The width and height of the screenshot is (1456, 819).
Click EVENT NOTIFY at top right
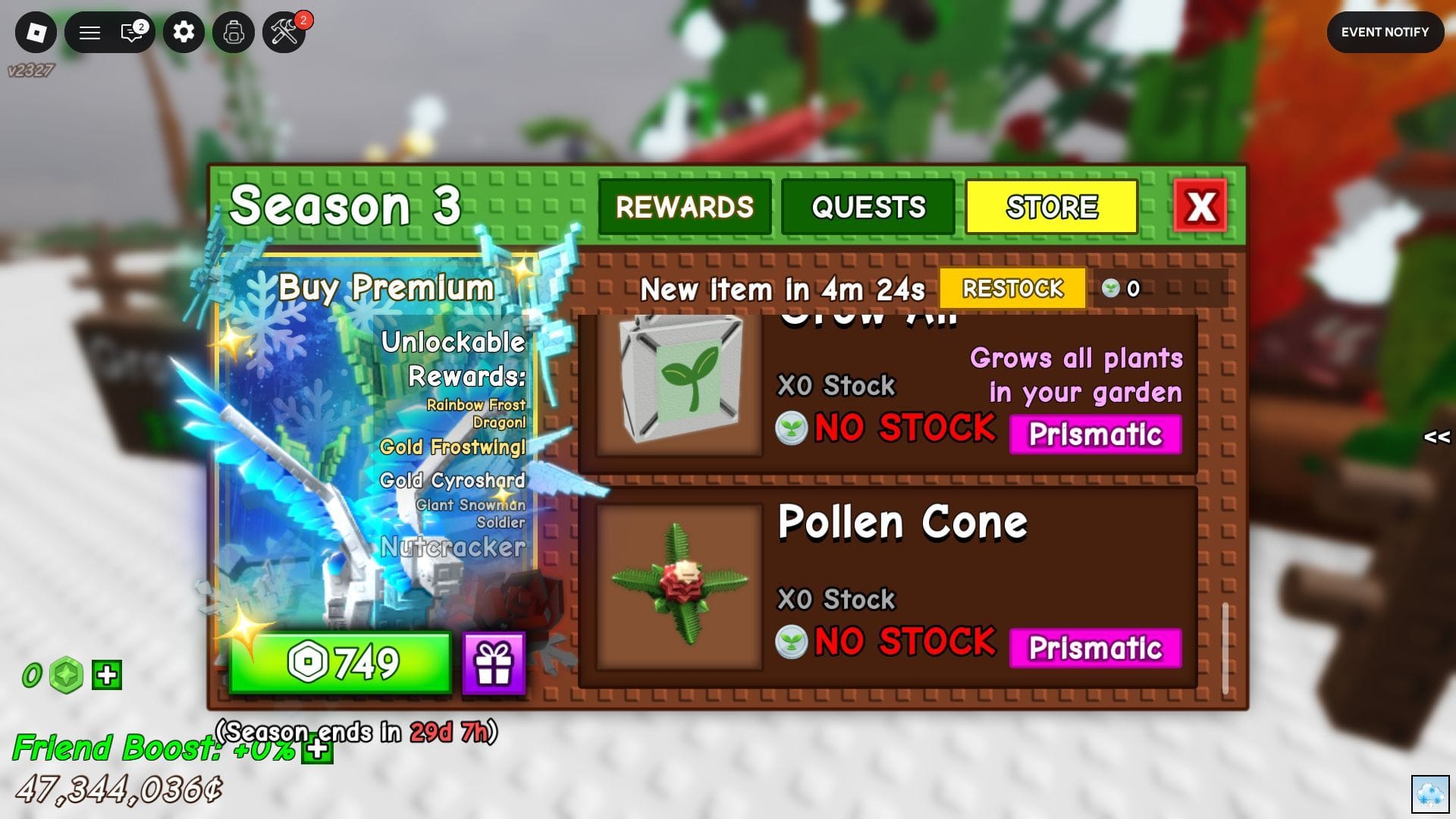pos(1385,32)
